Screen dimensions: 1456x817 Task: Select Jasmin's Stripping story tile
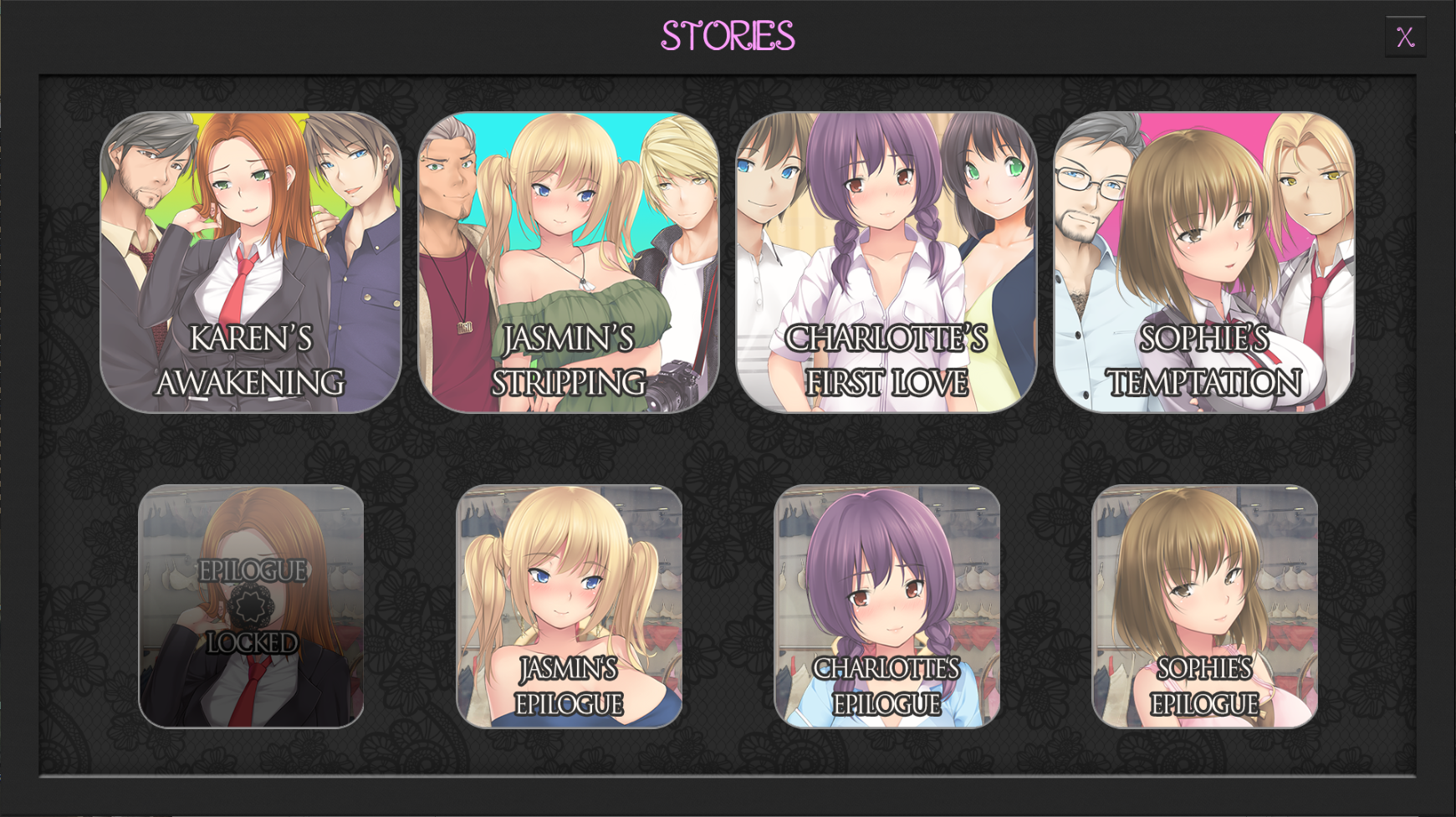coord(569,263)
